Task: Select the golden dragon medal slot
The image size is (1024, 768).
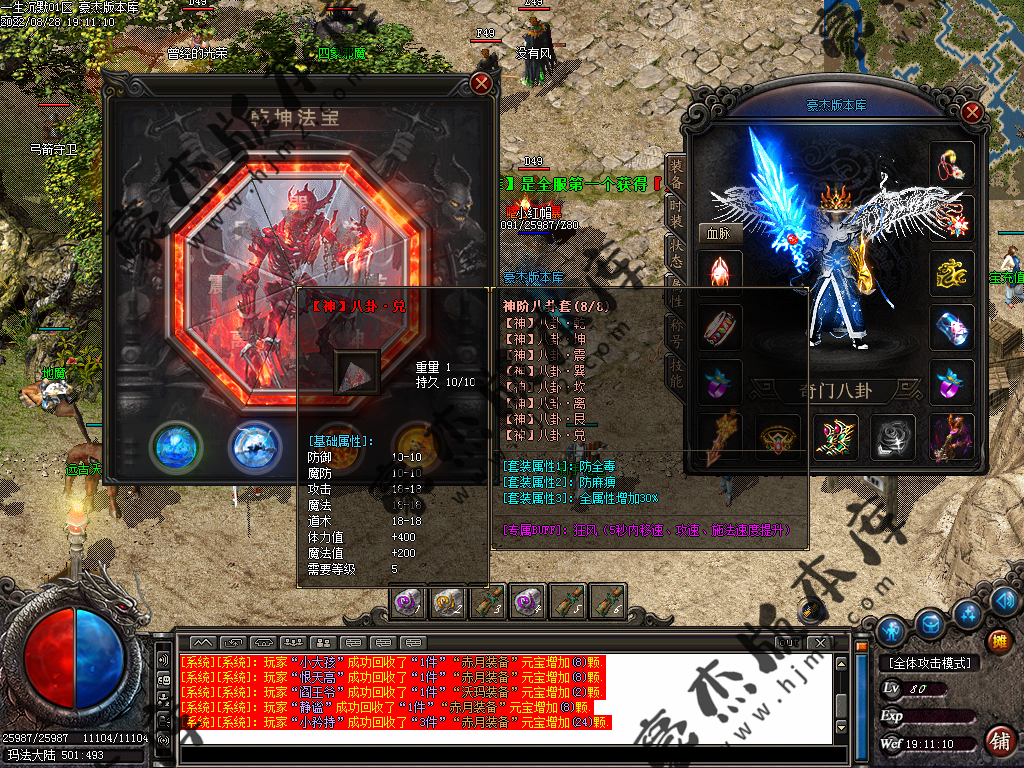Action: pyautogui.click(x=952, y=273)
